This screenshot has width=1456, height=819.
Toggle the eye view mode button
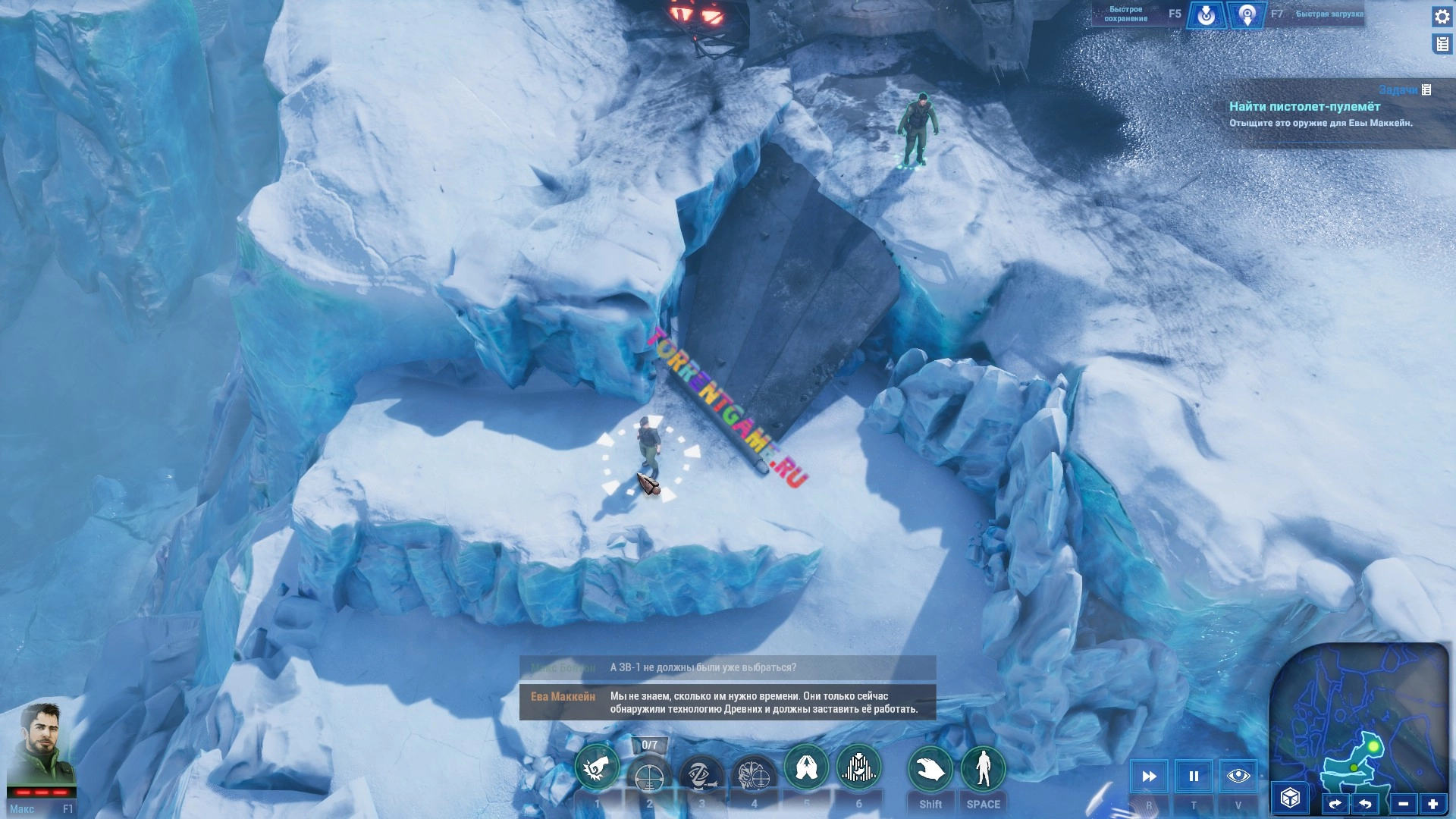click(x=1238, y=776)
